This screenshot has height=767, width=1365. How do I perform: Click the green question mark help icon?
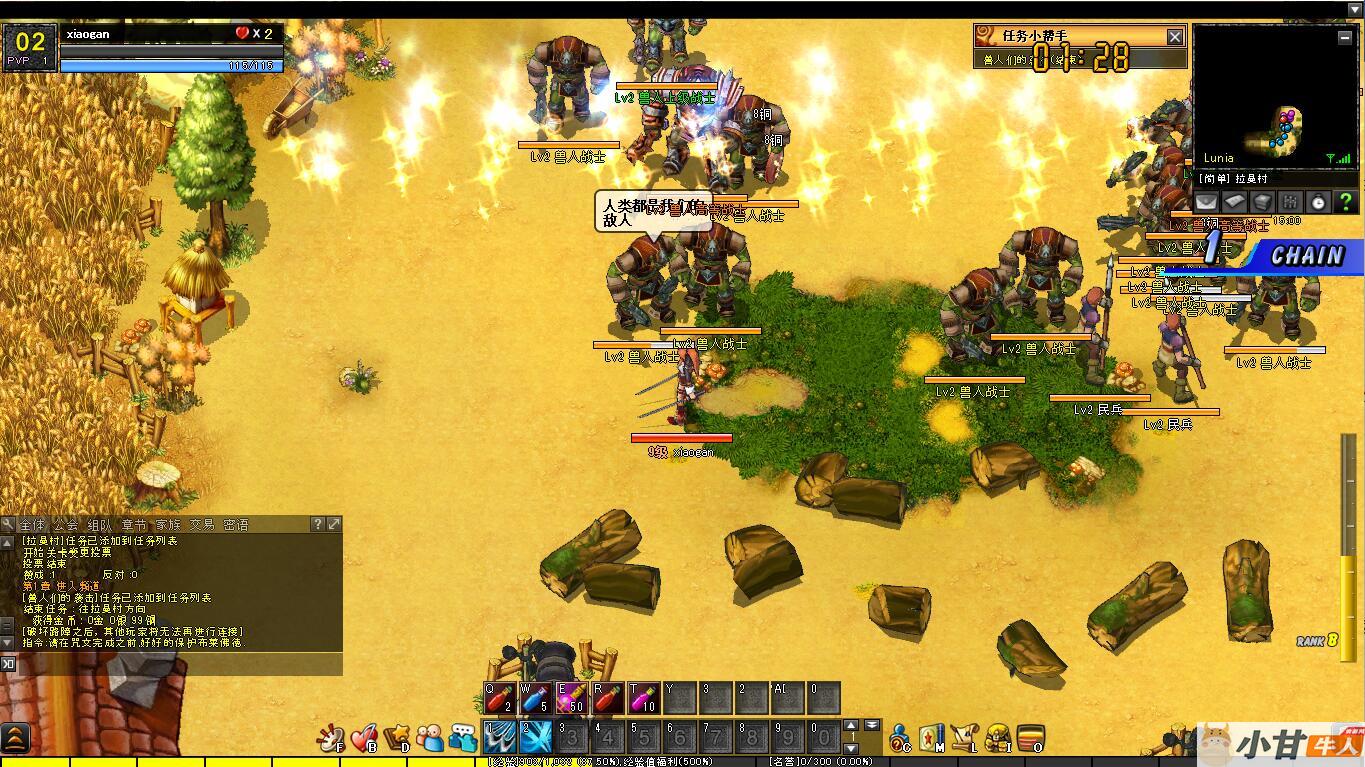[1346, 201]
